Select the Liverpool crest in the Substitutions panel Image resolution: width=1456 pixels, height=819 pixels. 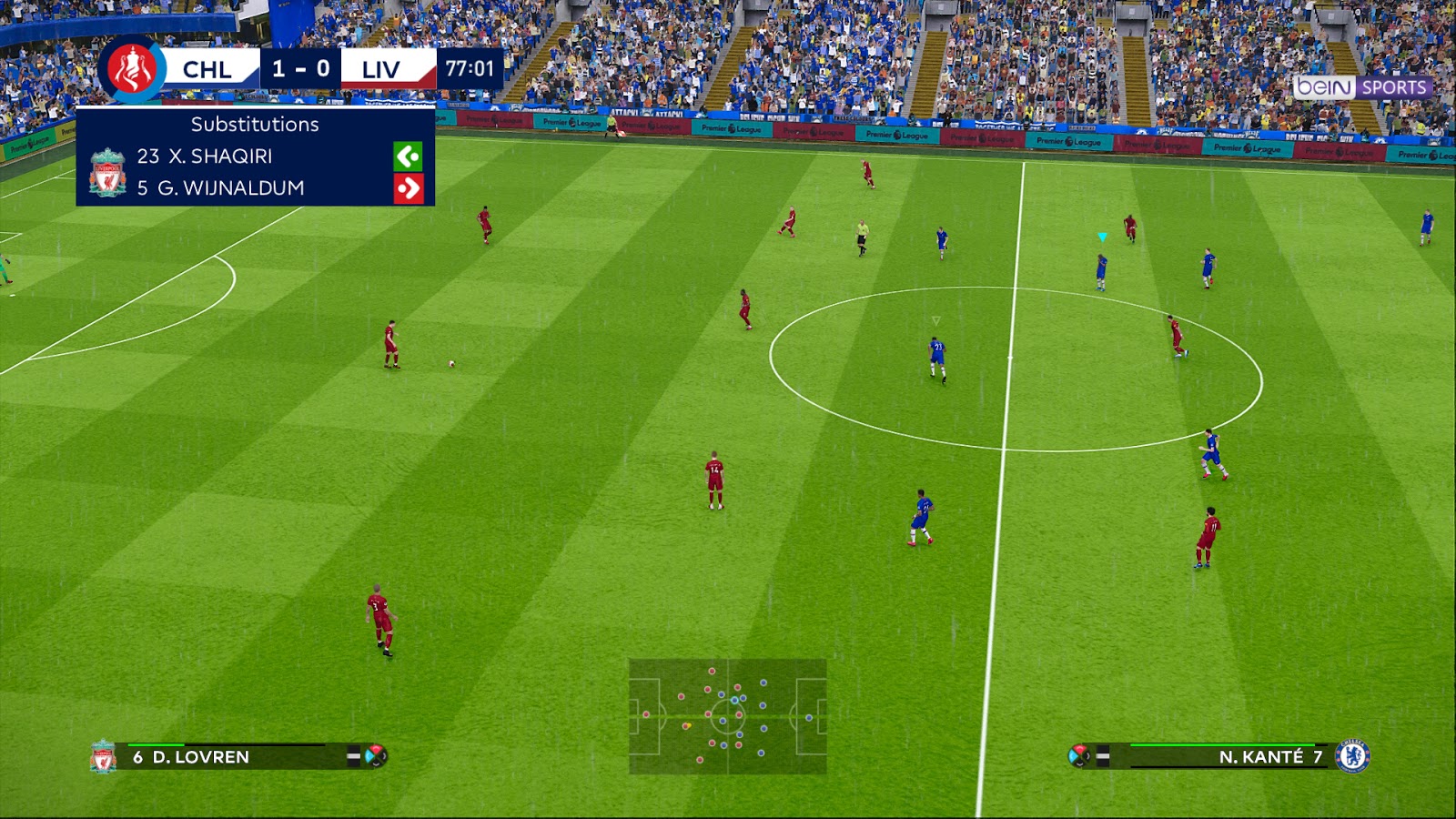tap(106, 173)
